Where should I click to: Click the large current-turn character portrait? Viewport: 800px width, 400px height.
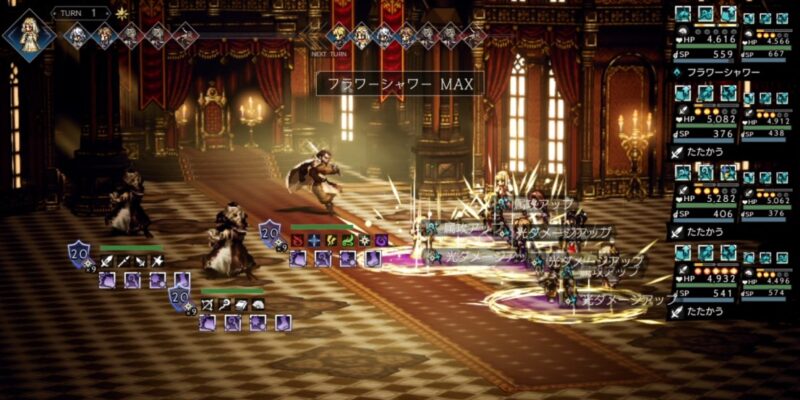pos(28,34)
